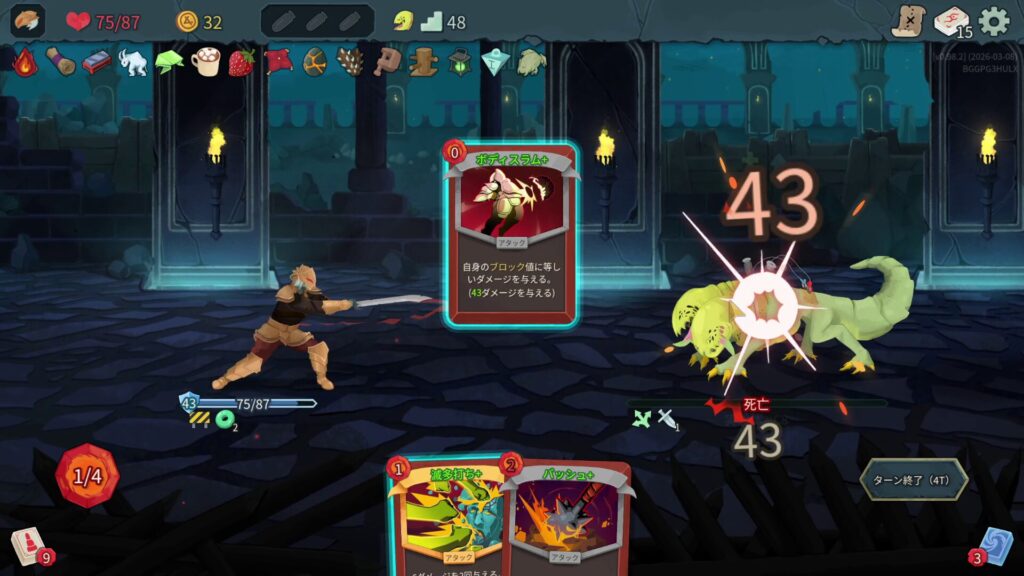
Task: Click the character portrait icon
Action: (x=27, y=21)
